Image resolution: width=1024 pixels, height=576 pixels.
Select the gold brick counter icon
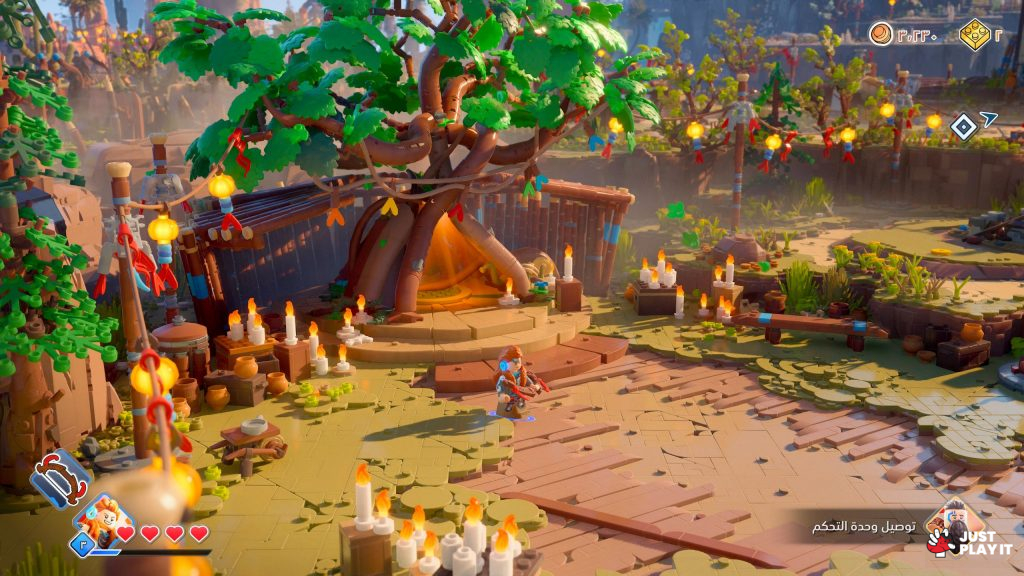pyautogui.click(x=973, y=35)
